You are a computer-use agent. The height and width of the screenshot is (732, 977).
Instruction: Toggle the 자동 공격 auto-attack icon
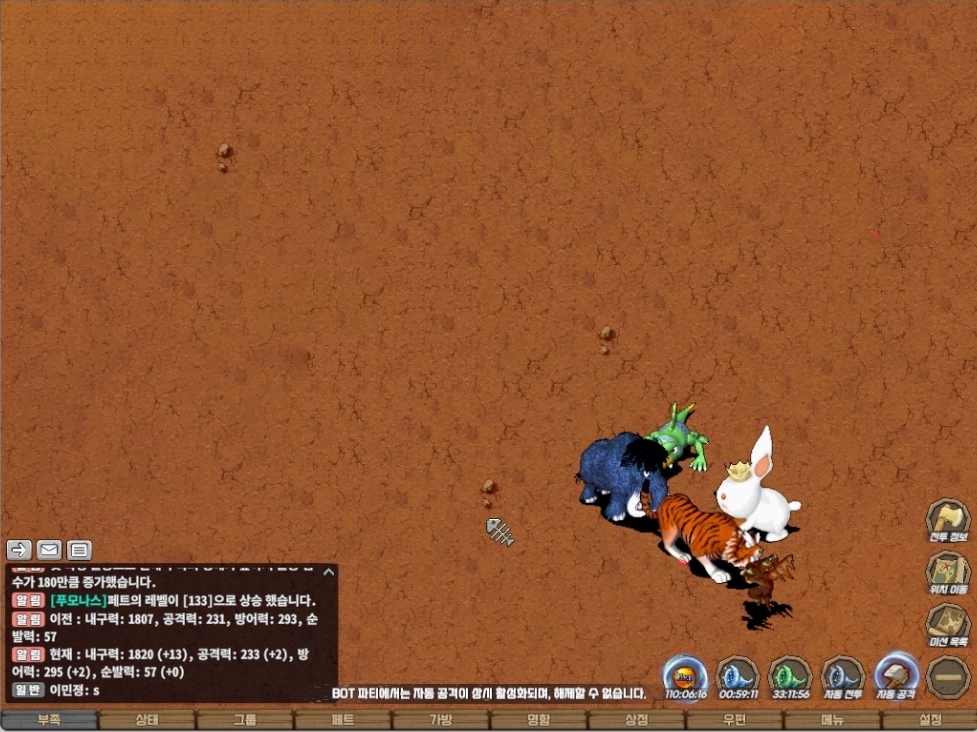click(x=895, y=675)
